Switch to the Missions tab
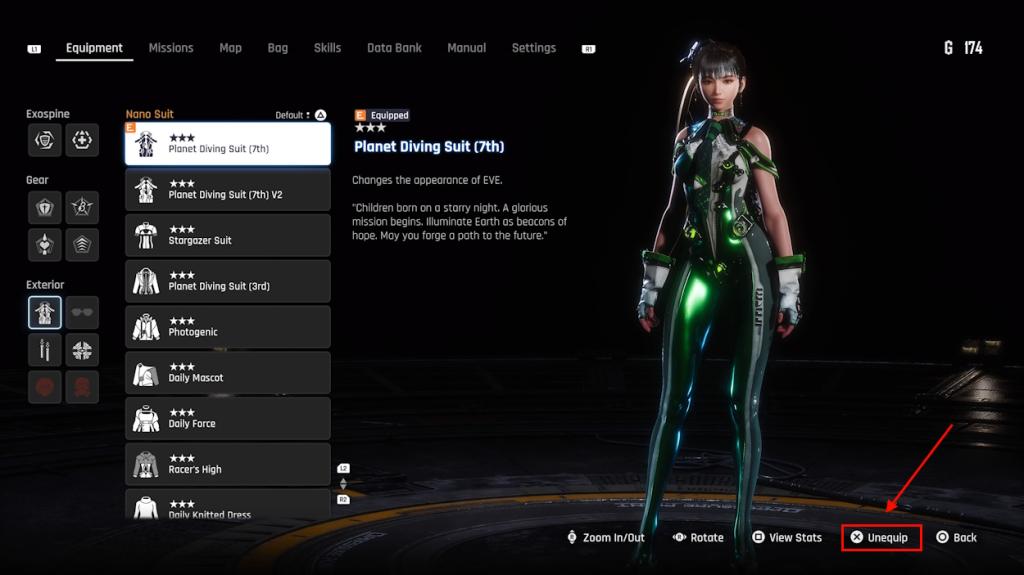Image resolution: width=1024 pixels, height=575 pixels. [171, 48]
